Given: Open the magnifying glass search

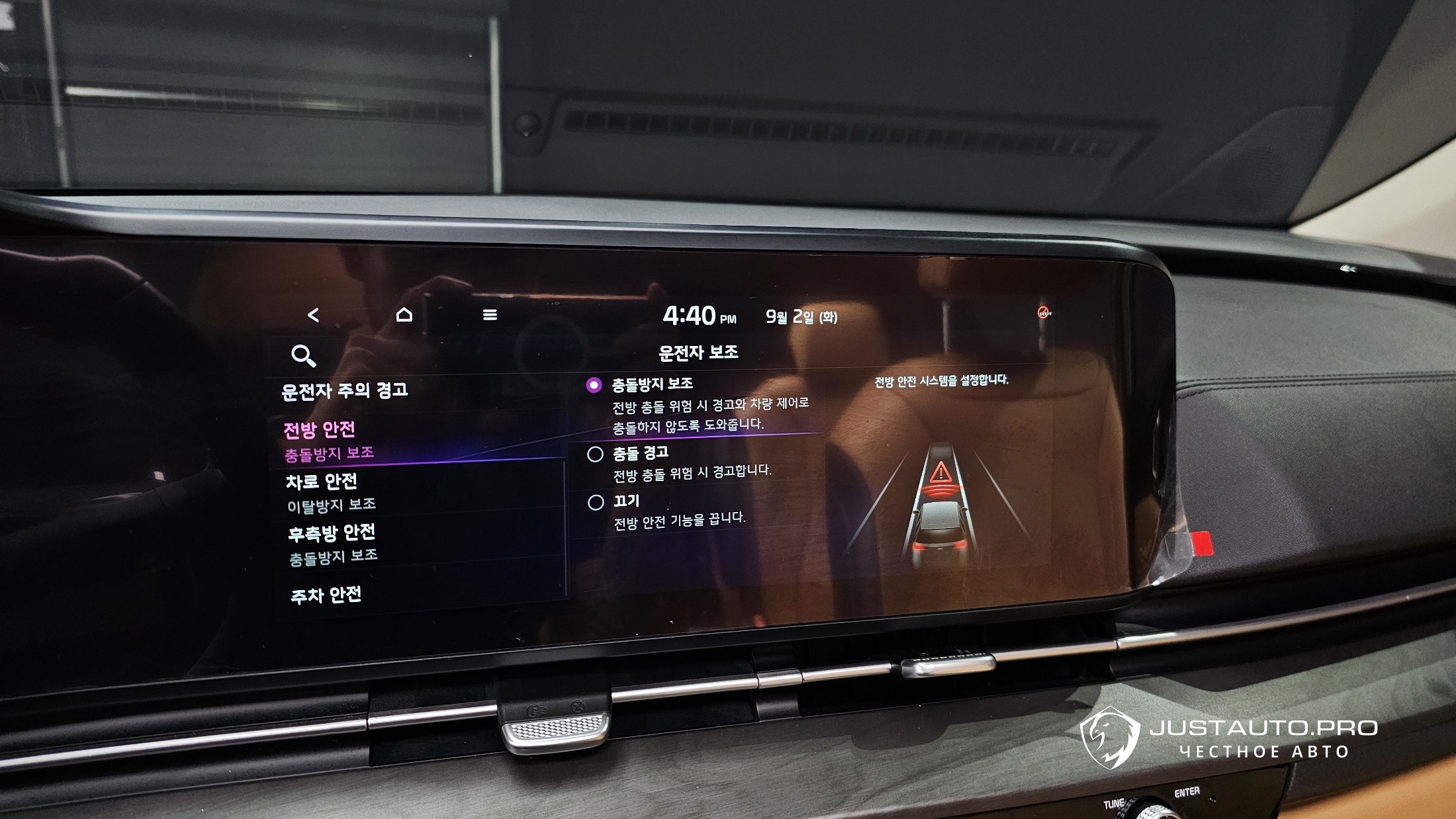Looking at the screenshot, I should click(303, 356).
